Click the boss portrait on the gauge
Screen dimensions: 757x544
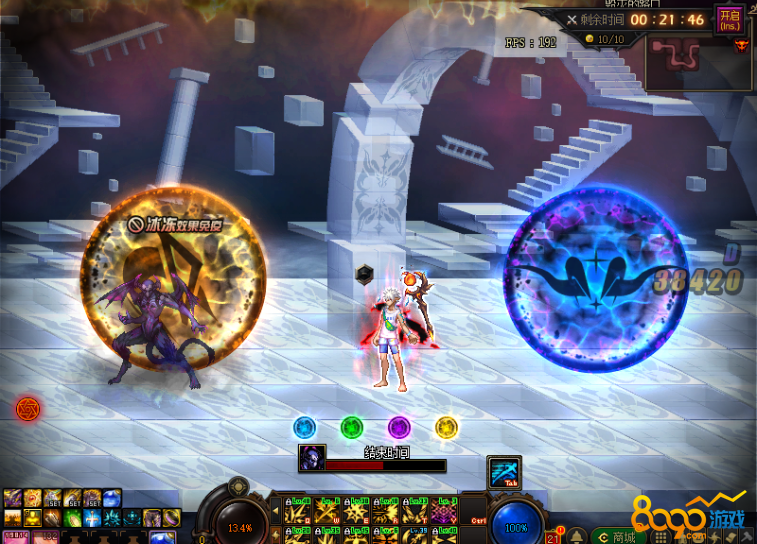[x=311, y=459]
